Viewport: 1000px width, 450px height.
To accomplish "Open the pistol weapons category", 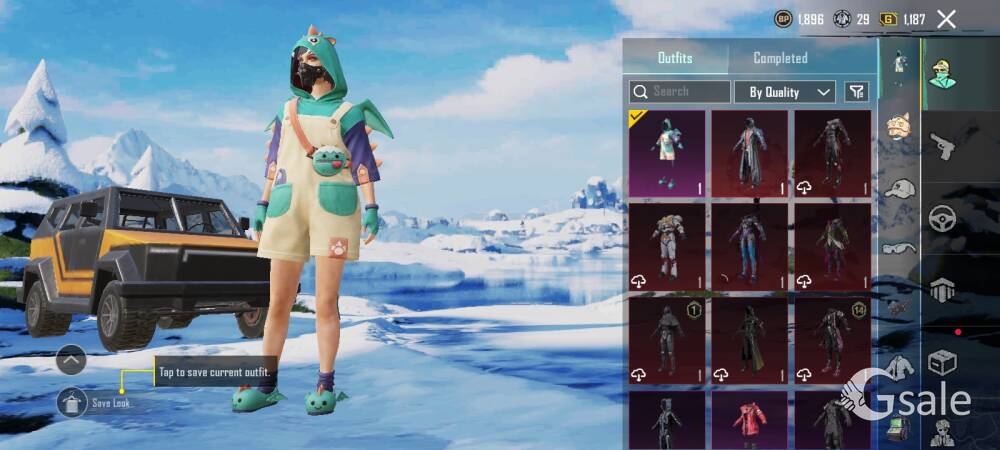I will 943,149.
